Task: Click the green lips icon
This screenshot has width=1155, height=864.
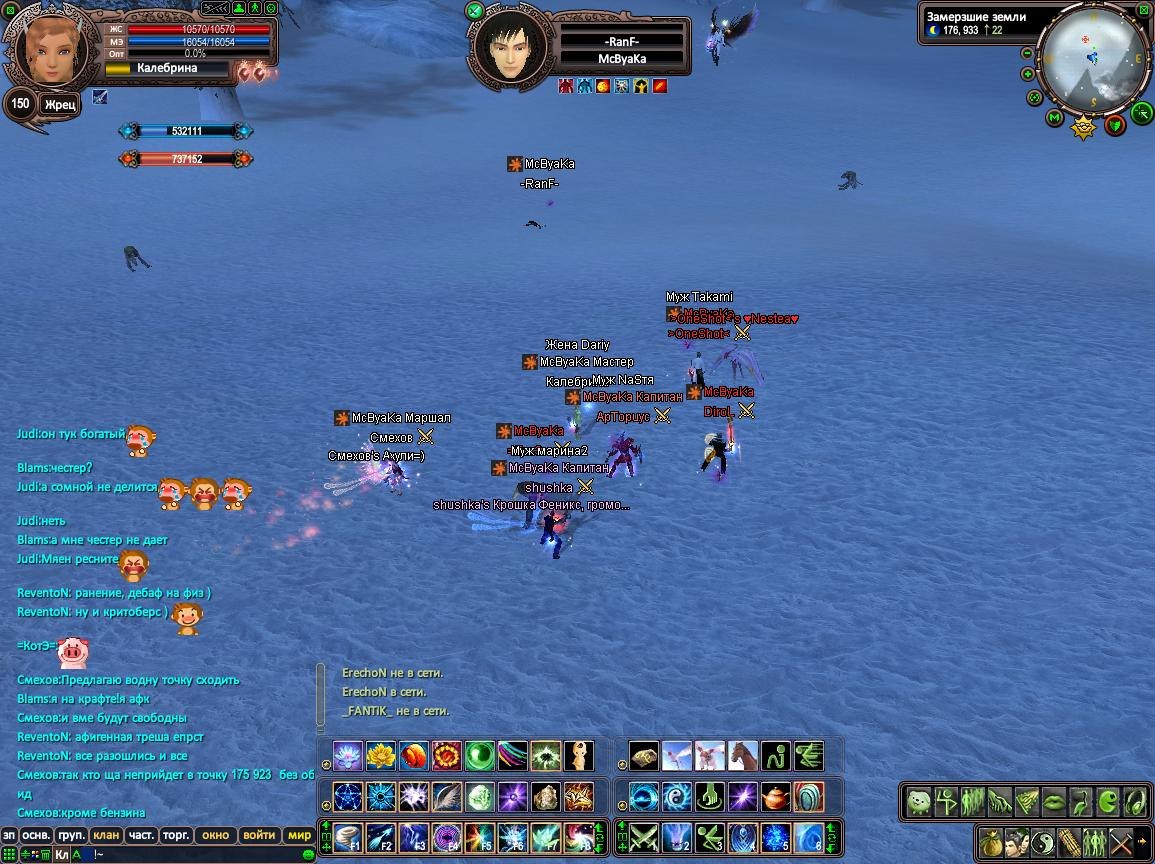Action: 1054,801
